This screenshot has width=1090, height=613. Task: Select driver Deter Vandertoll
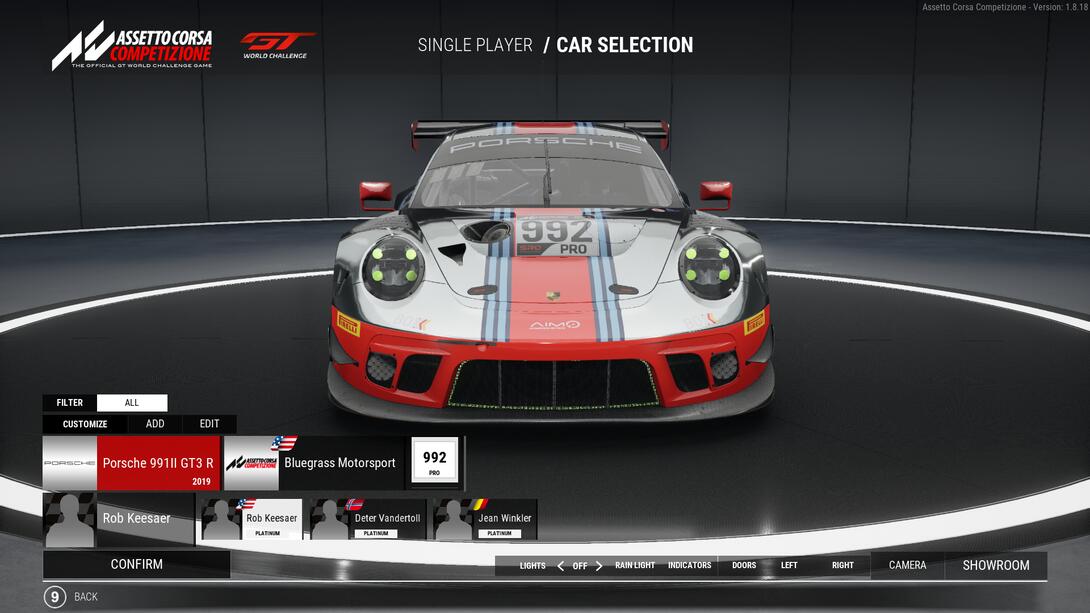[368, 520]
